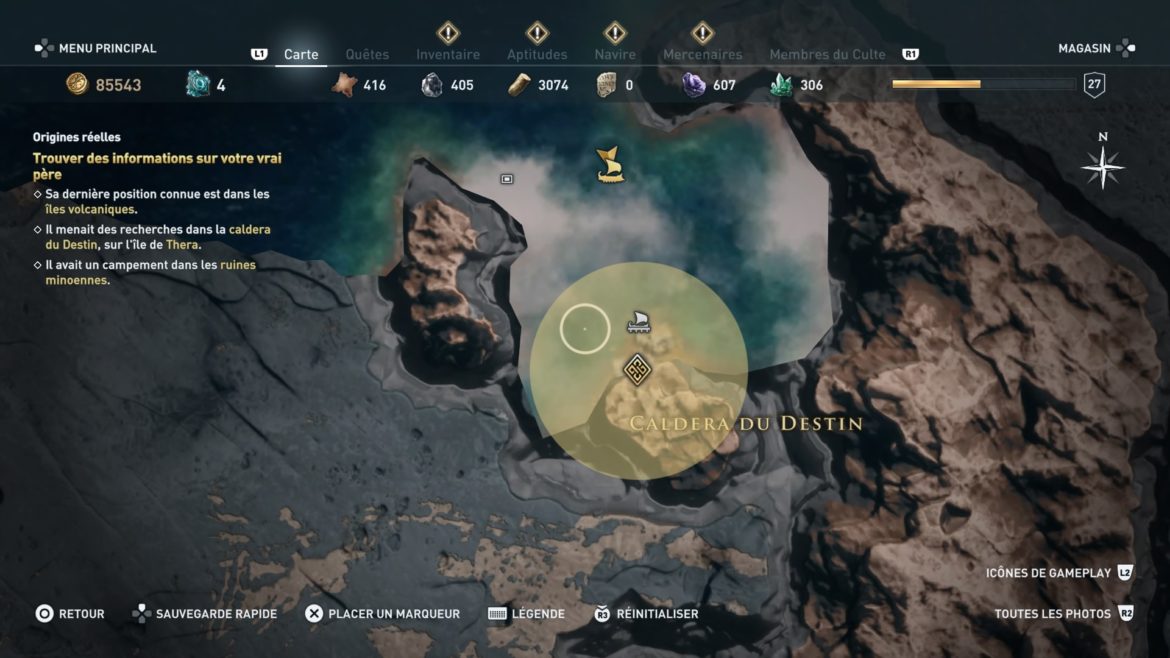Open the Inventaire tab
The width and height of the screenshot is (1170, 658).
(x=448, y=54)
